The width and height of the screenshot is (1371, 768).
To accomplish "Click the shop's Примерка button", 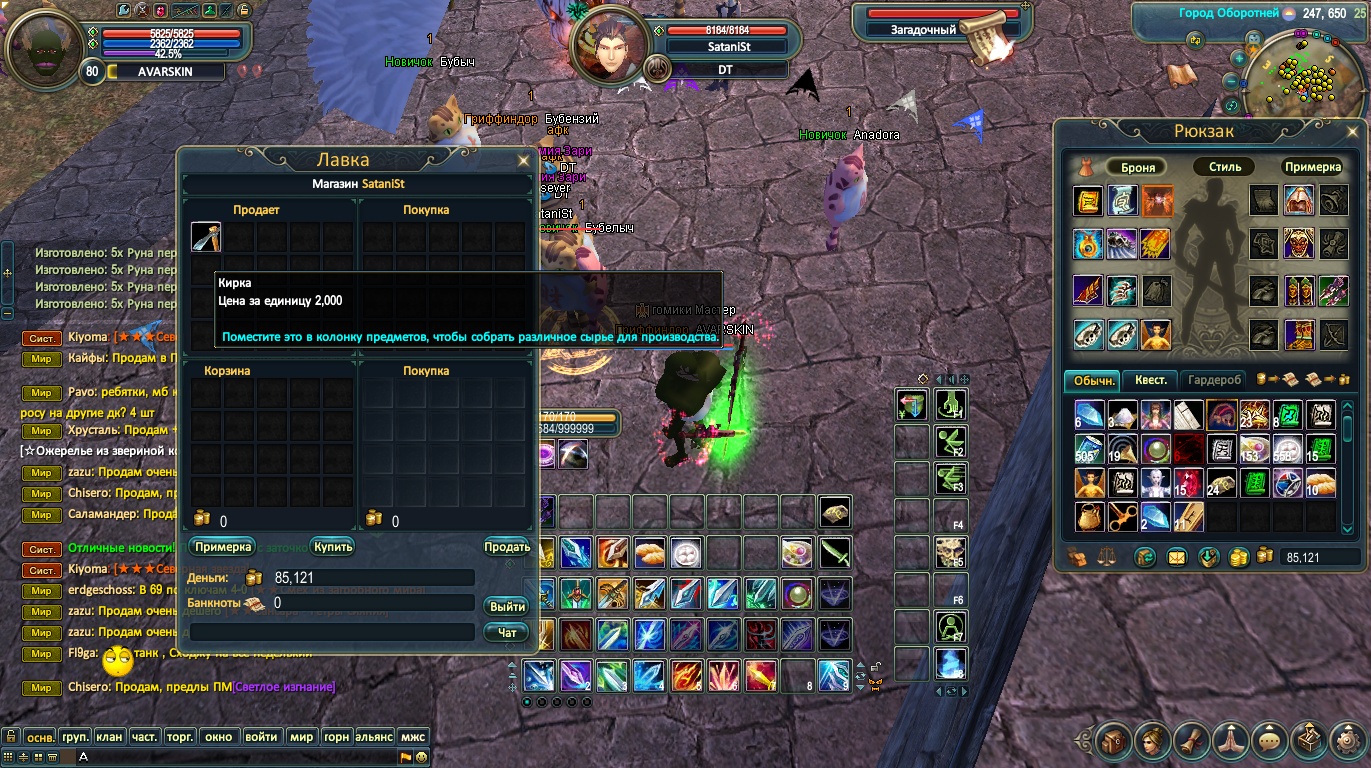I will coord(223,547).
